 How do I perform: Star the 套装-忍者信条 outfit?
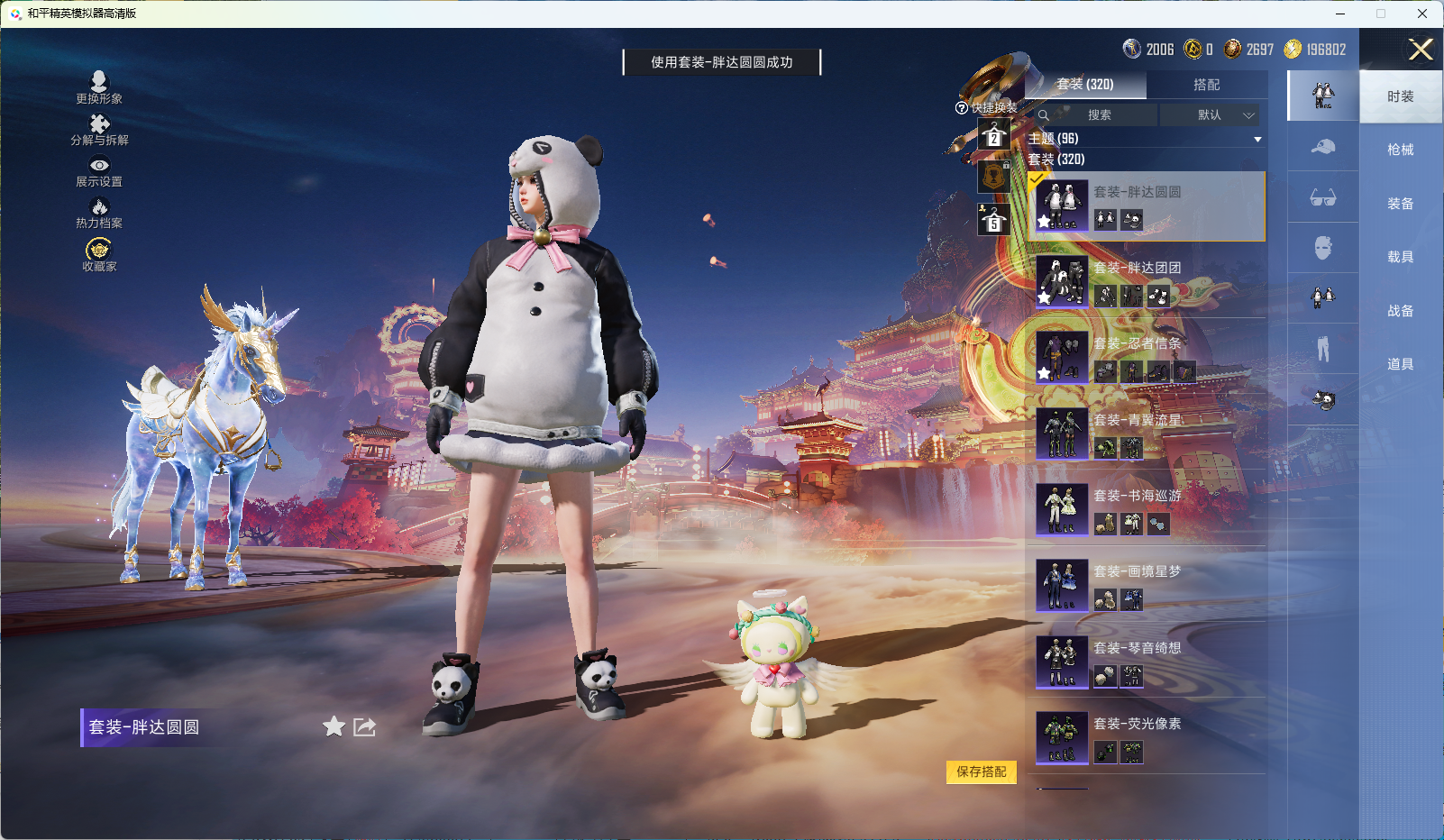[1045, 372]
